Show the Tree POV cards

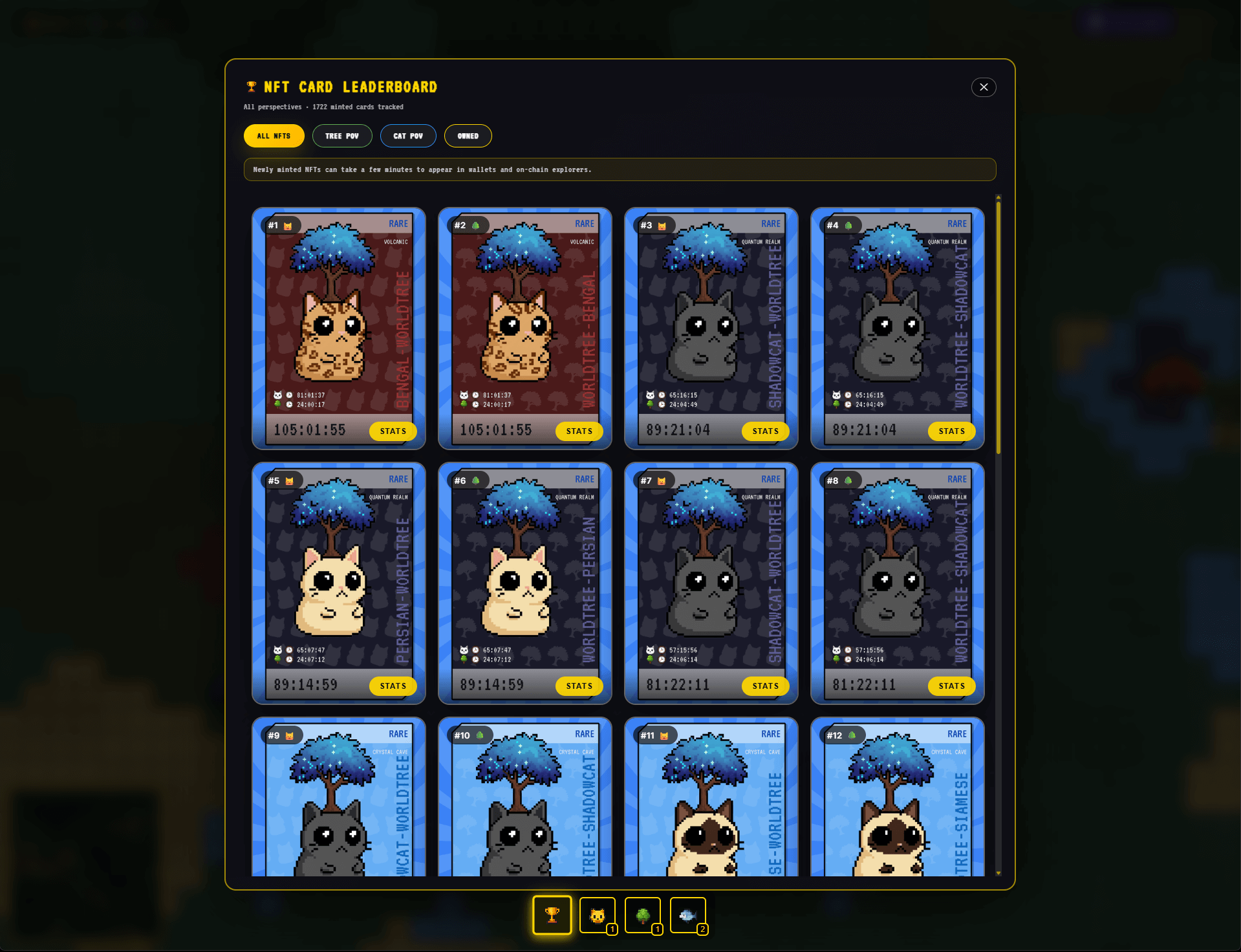tap(342, 136)
